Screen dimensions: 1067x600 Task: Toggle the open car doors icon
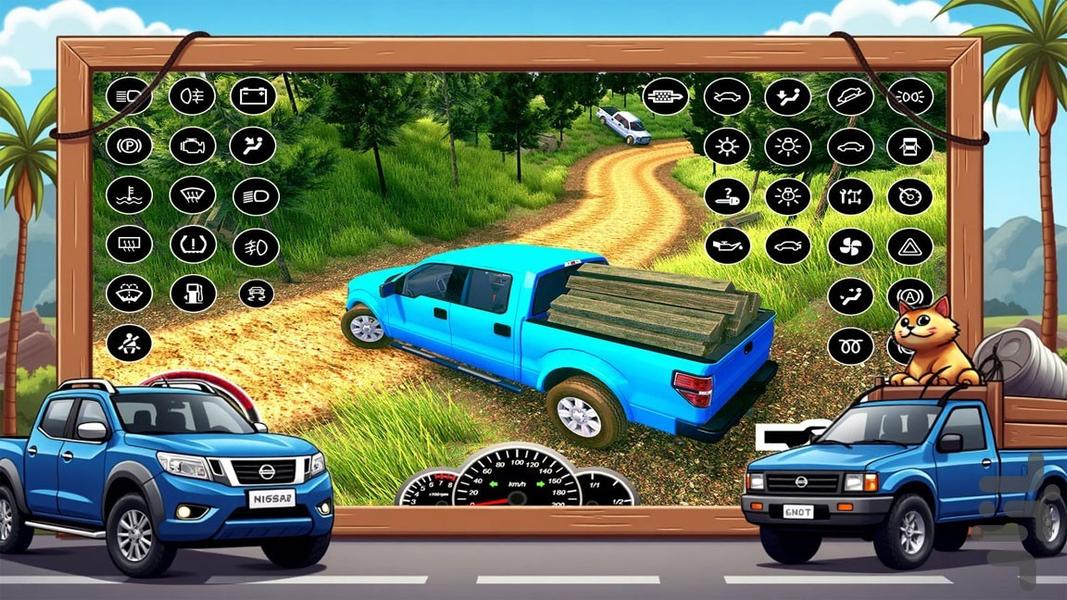[x=909, y=147]
